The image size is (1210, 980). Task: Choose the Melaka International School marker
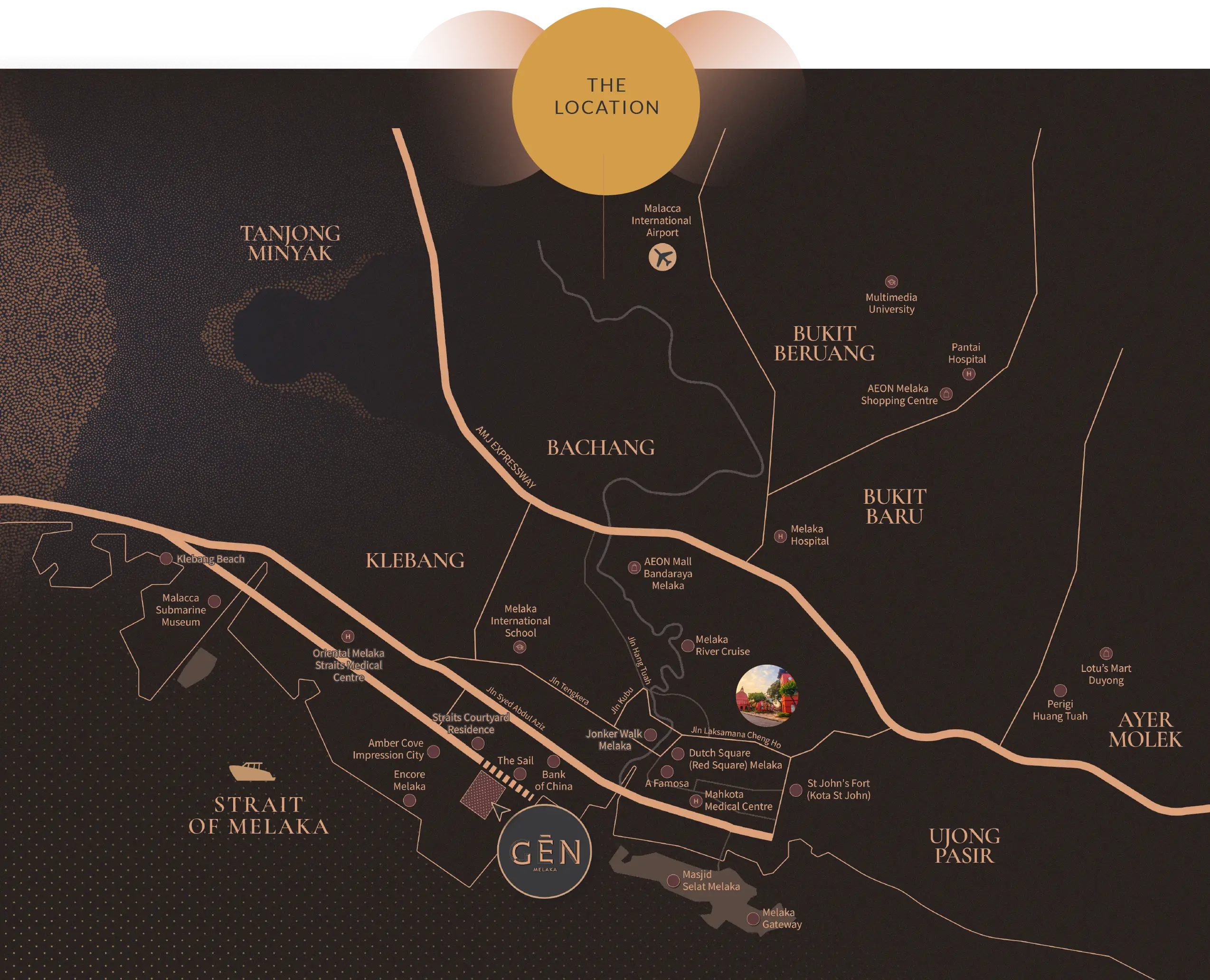coord(520,648)
